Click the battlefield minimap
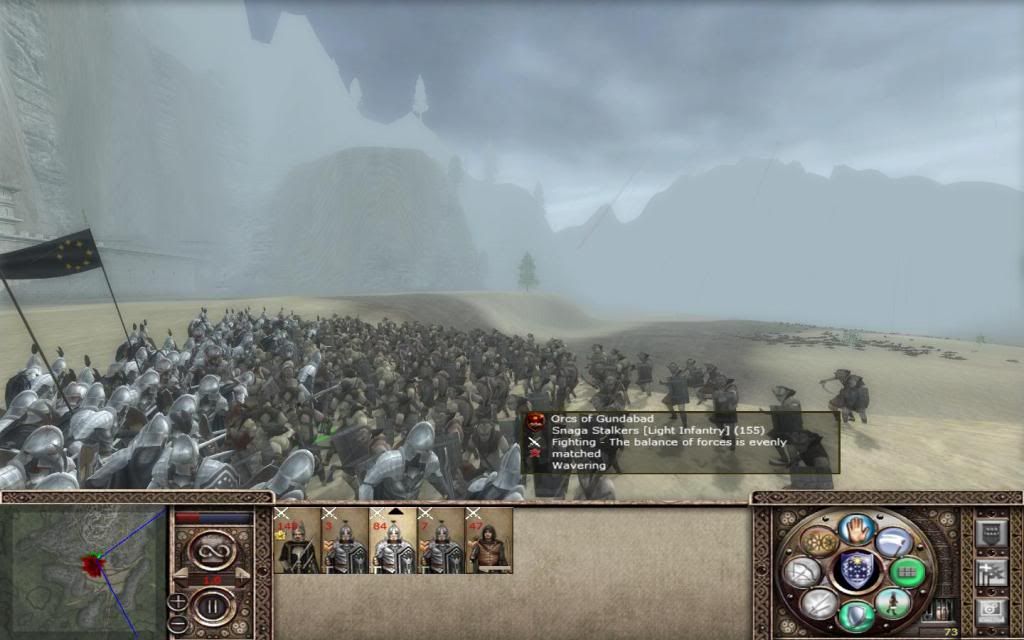1024x640 pixels. (85, 570)
